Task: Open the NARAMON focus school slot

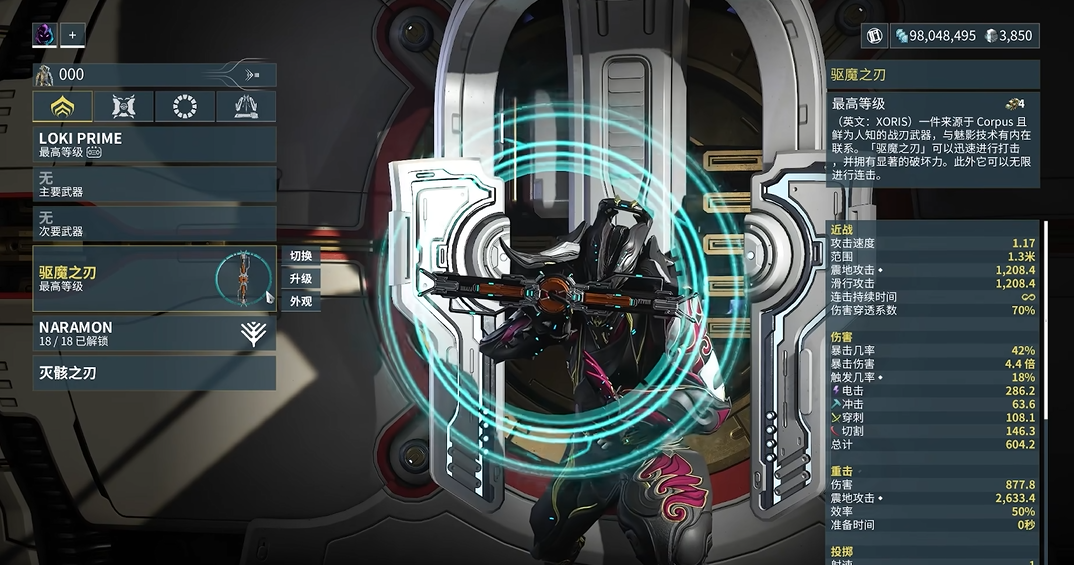Action: [154, 333]
